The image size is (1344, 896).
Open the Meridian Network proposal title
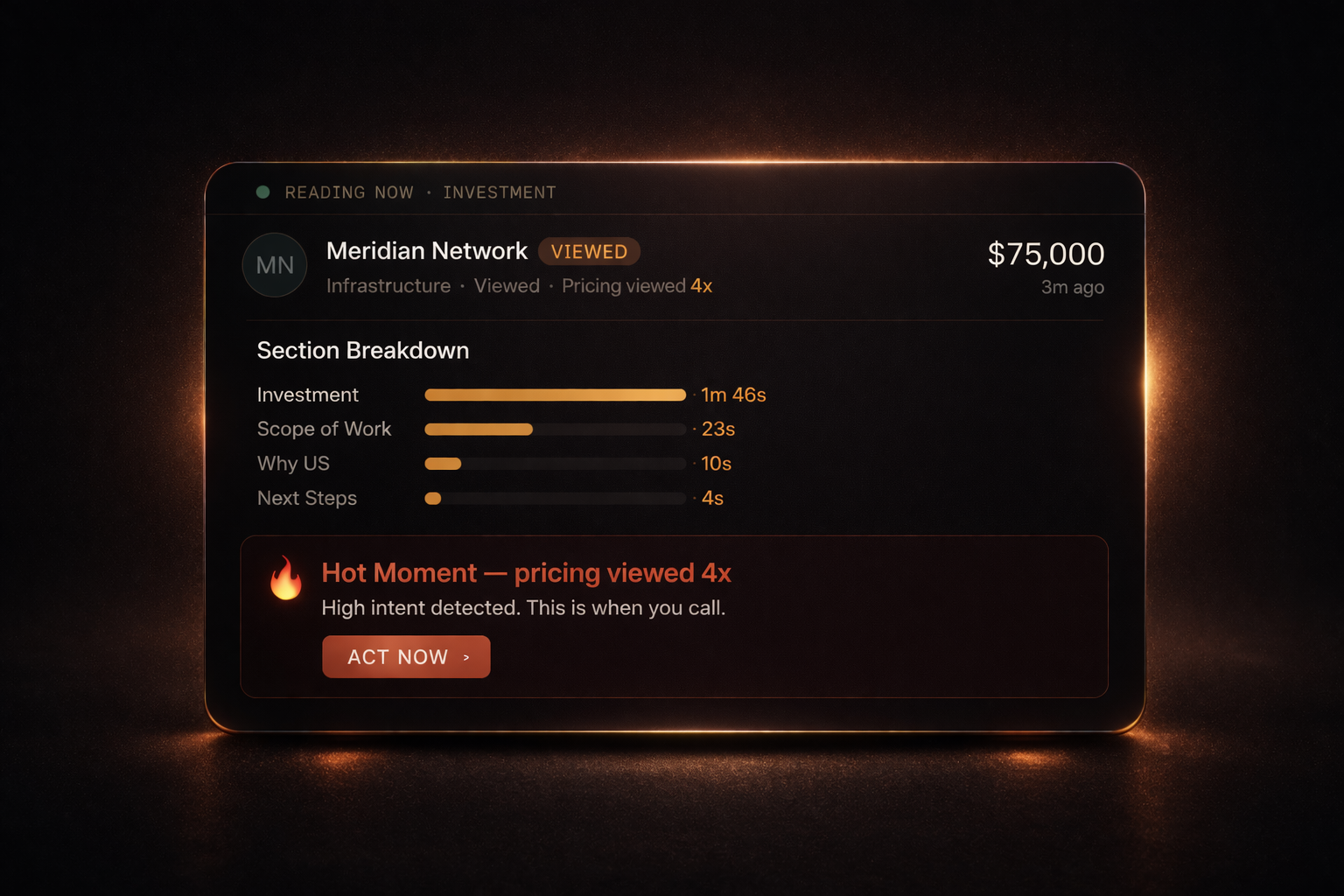click(426, 251)
